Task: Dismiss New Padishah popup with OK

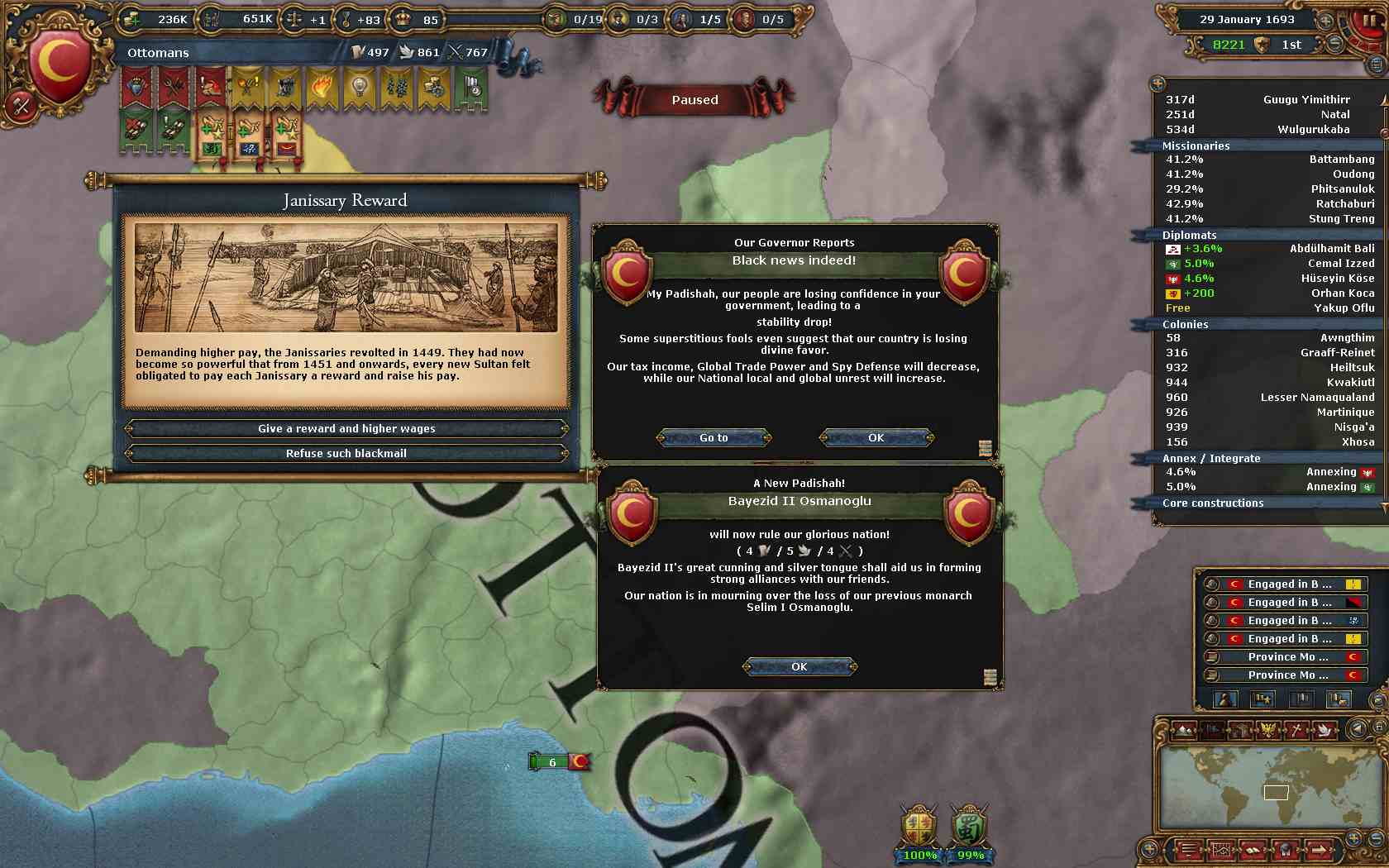Action: click(799, 666)
